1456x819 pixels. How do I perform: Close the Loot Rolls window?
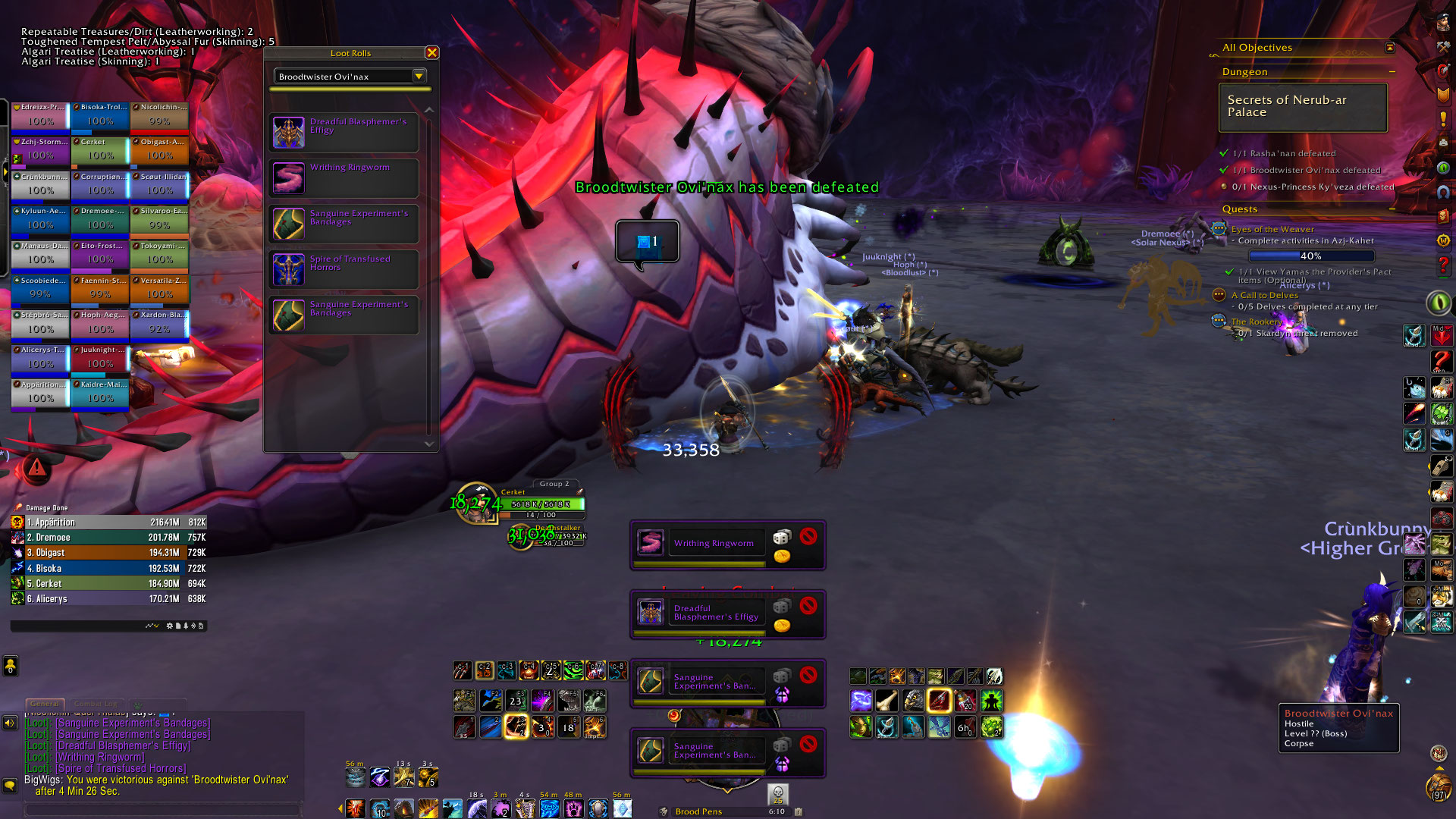pos(431,52)
